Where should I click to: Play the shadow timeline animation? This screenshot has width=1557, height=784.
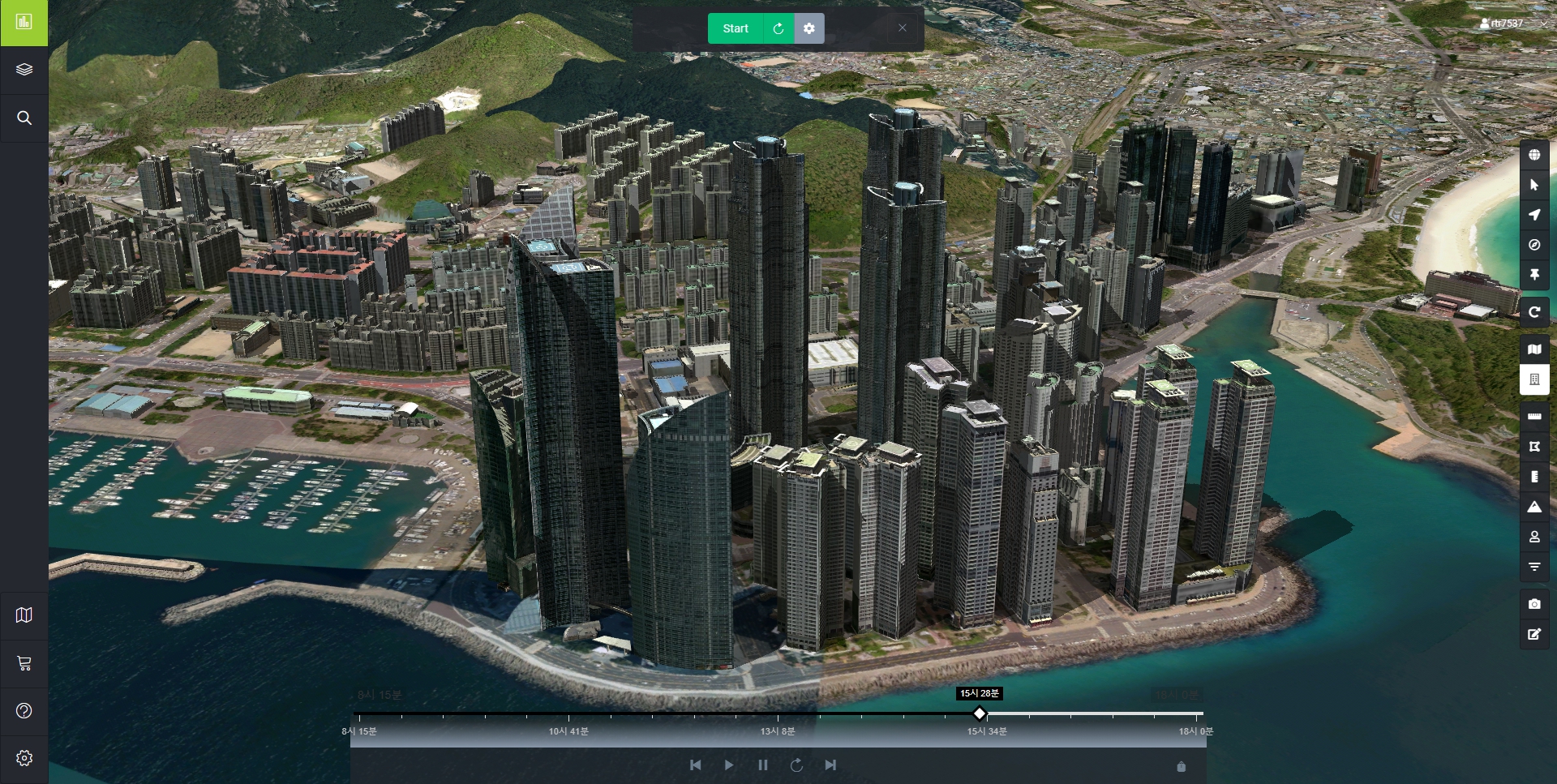tap(728, 765)
